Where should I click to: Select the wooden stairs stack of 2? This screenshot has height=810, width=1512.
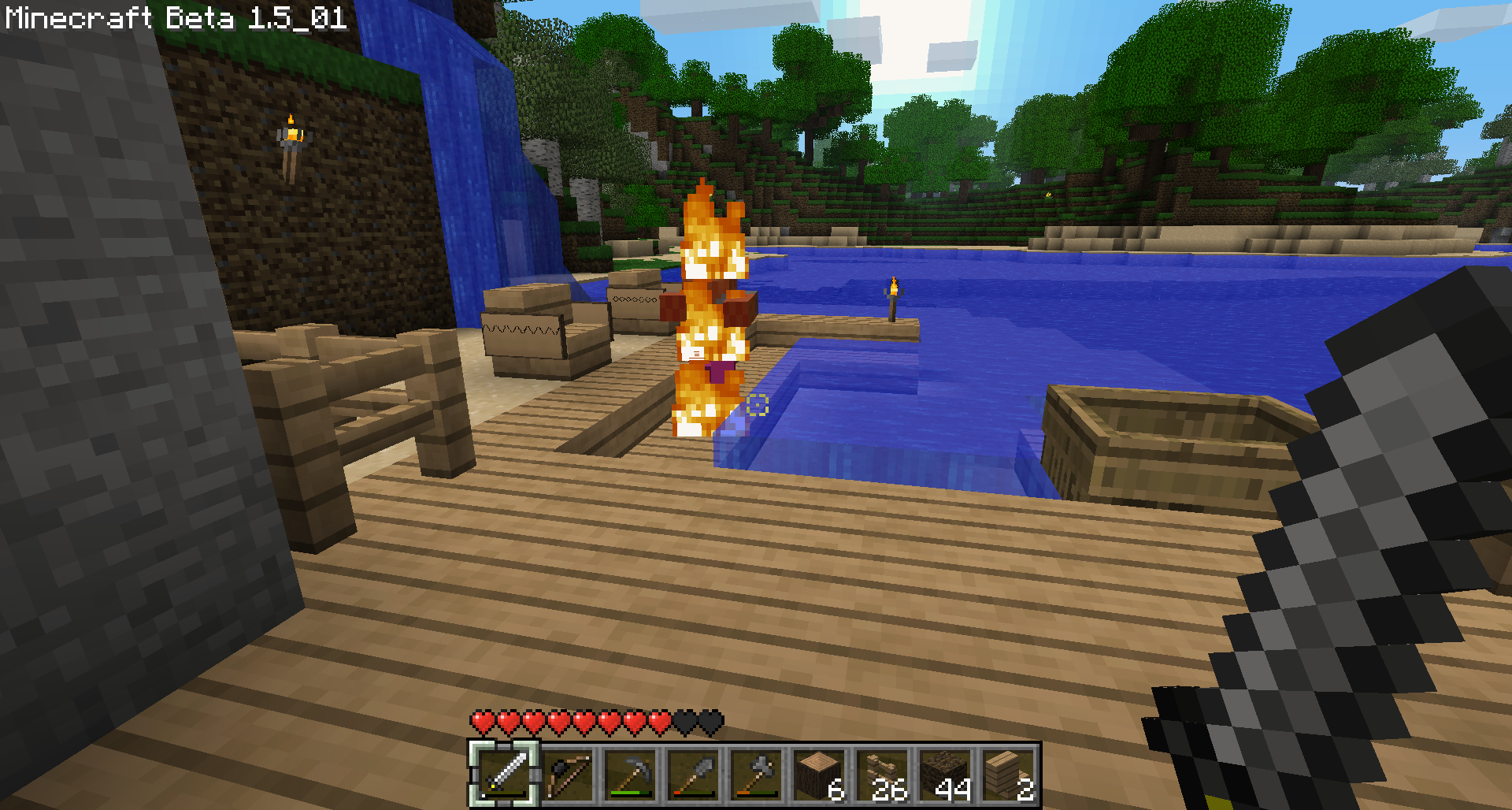[x=1009, y=774]
